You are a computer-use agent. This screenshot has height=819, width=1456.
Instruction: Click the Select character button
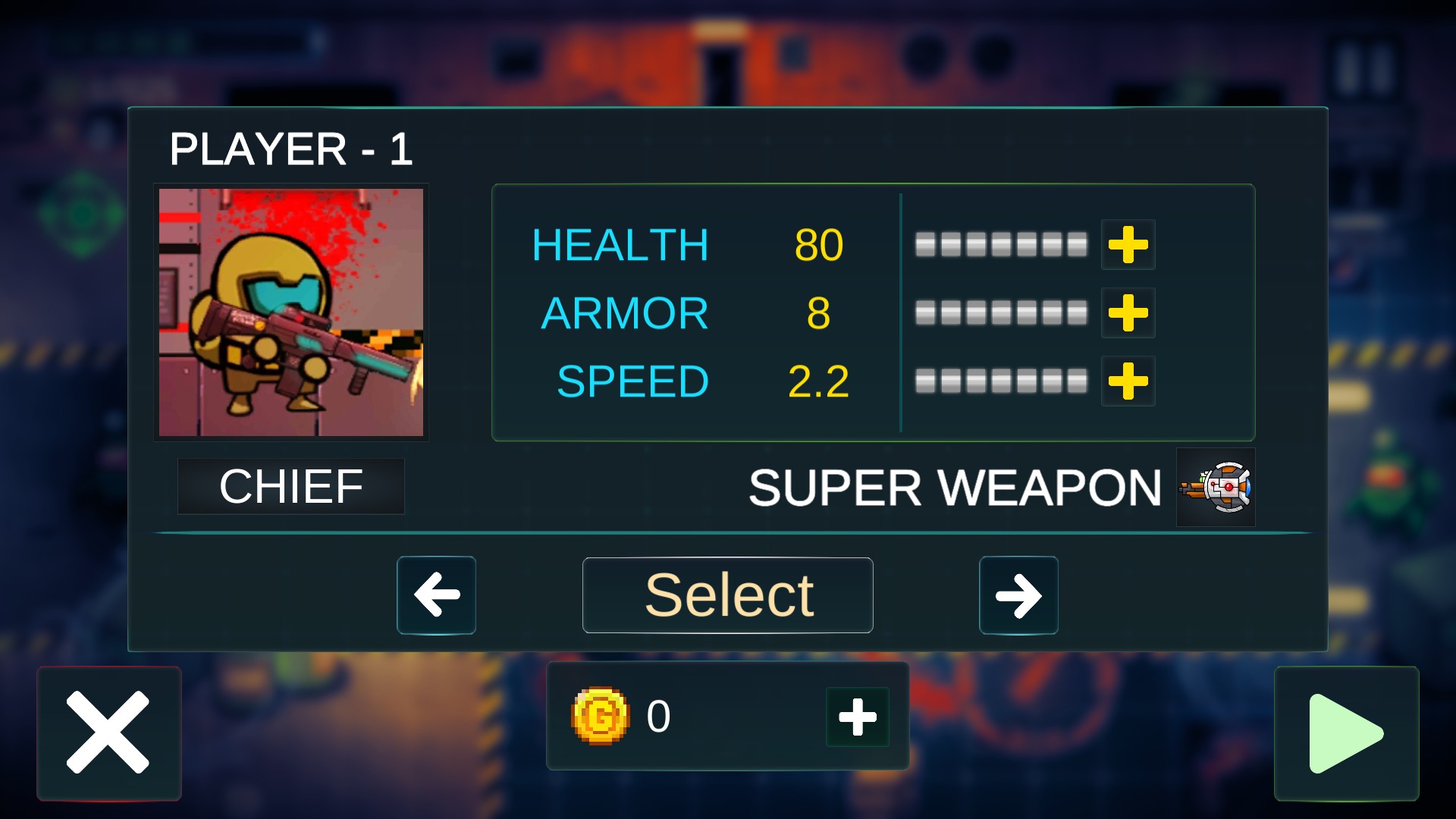[x=727, y=595]
